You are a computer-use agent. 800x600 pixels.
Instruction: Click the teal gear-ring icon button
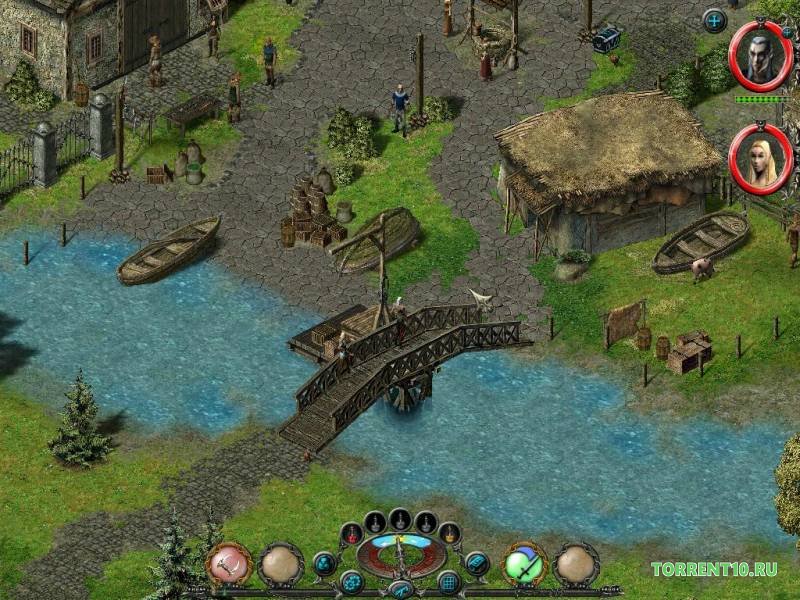pyautogui.click(x=351, y=581)
